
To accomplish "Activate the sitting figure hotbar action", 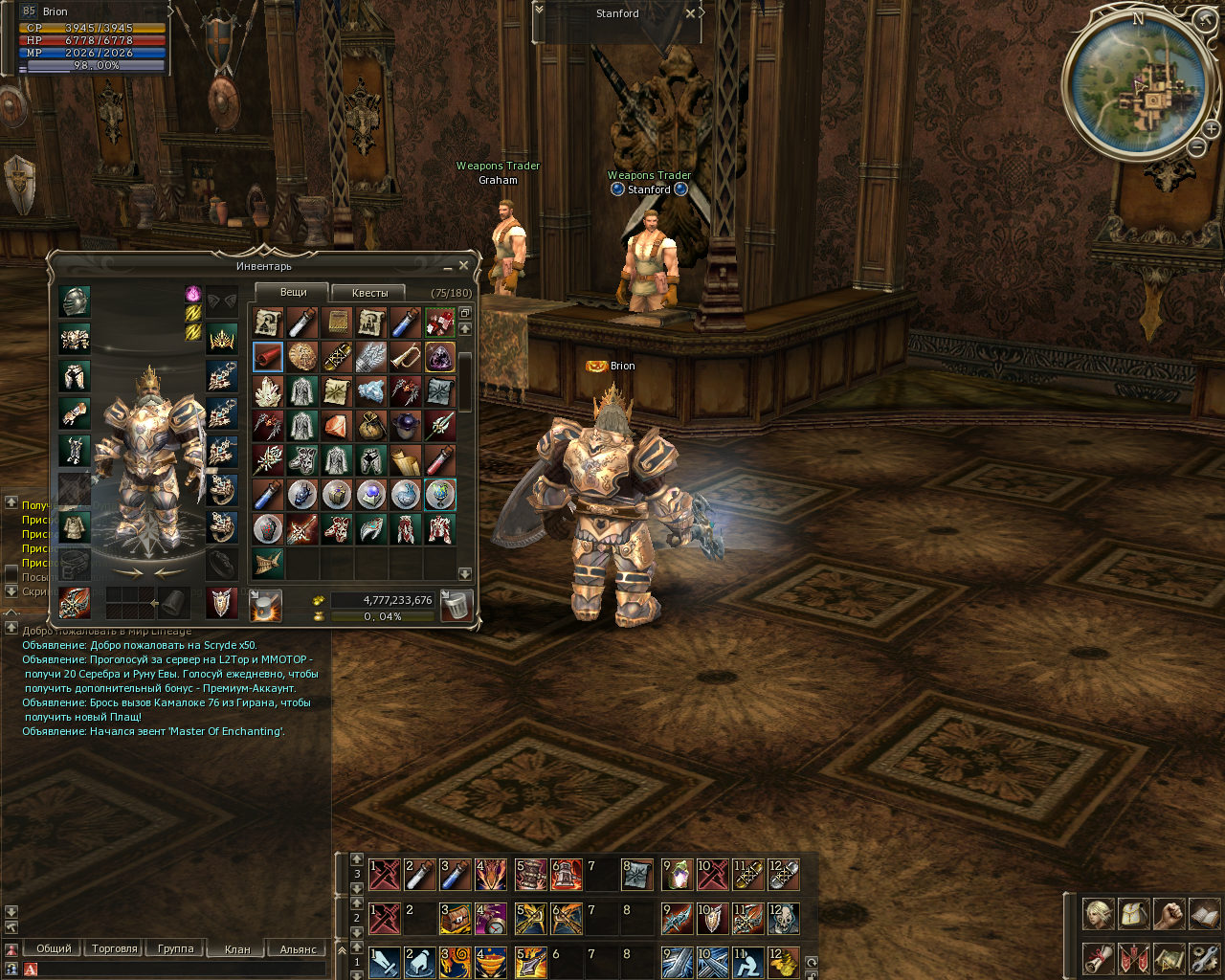I will (x=747, y=962).
